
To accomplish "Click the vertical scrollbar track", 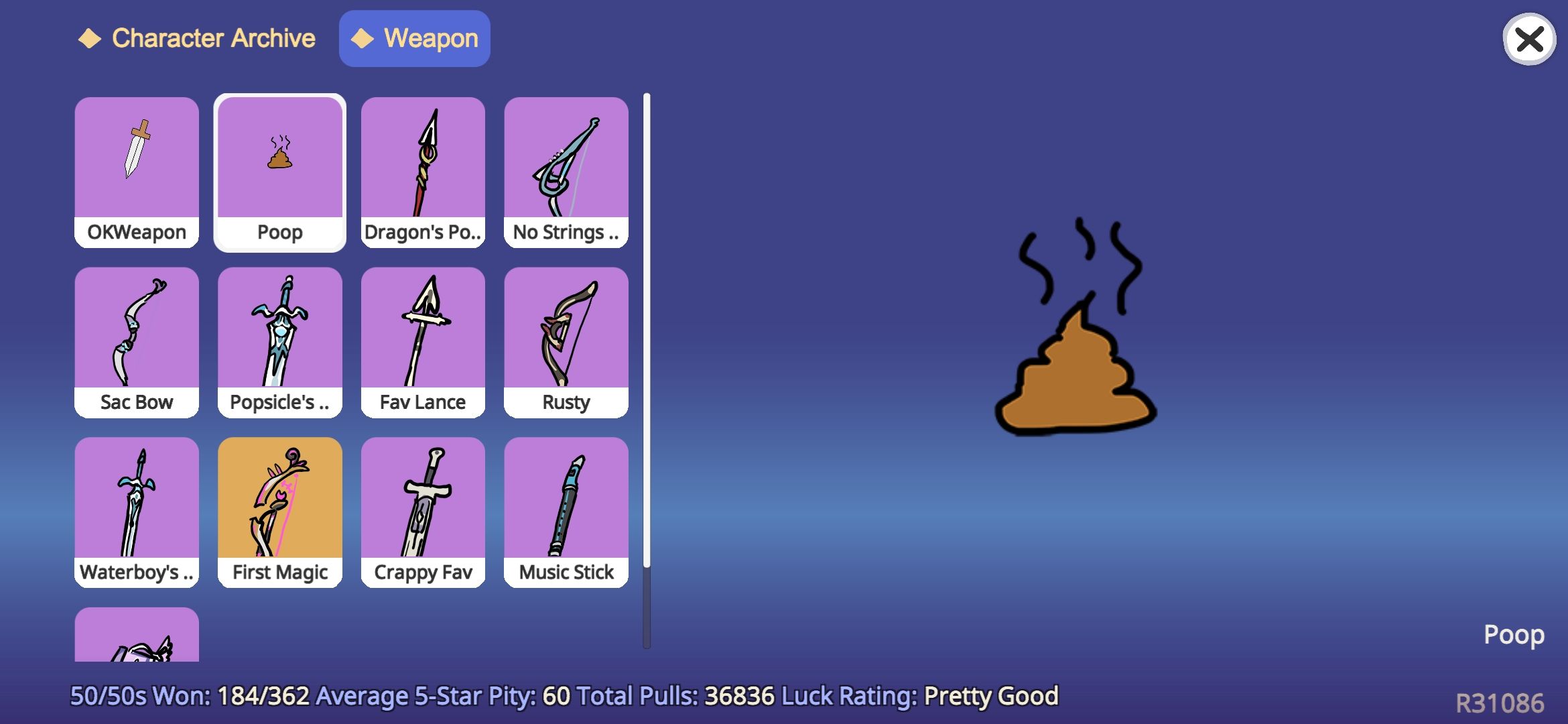I will coord(645,369).
